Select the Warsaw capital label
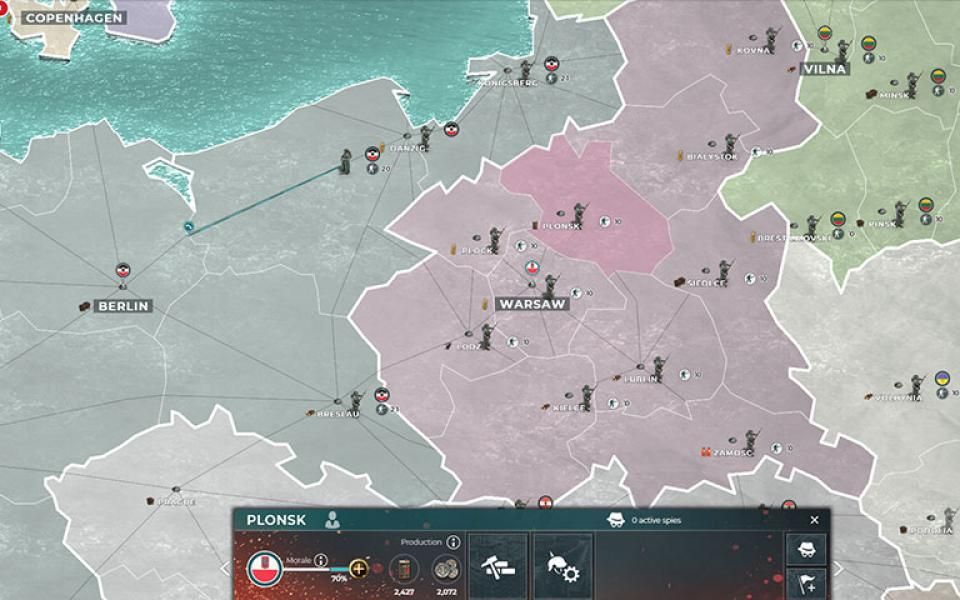 [532, 304]
